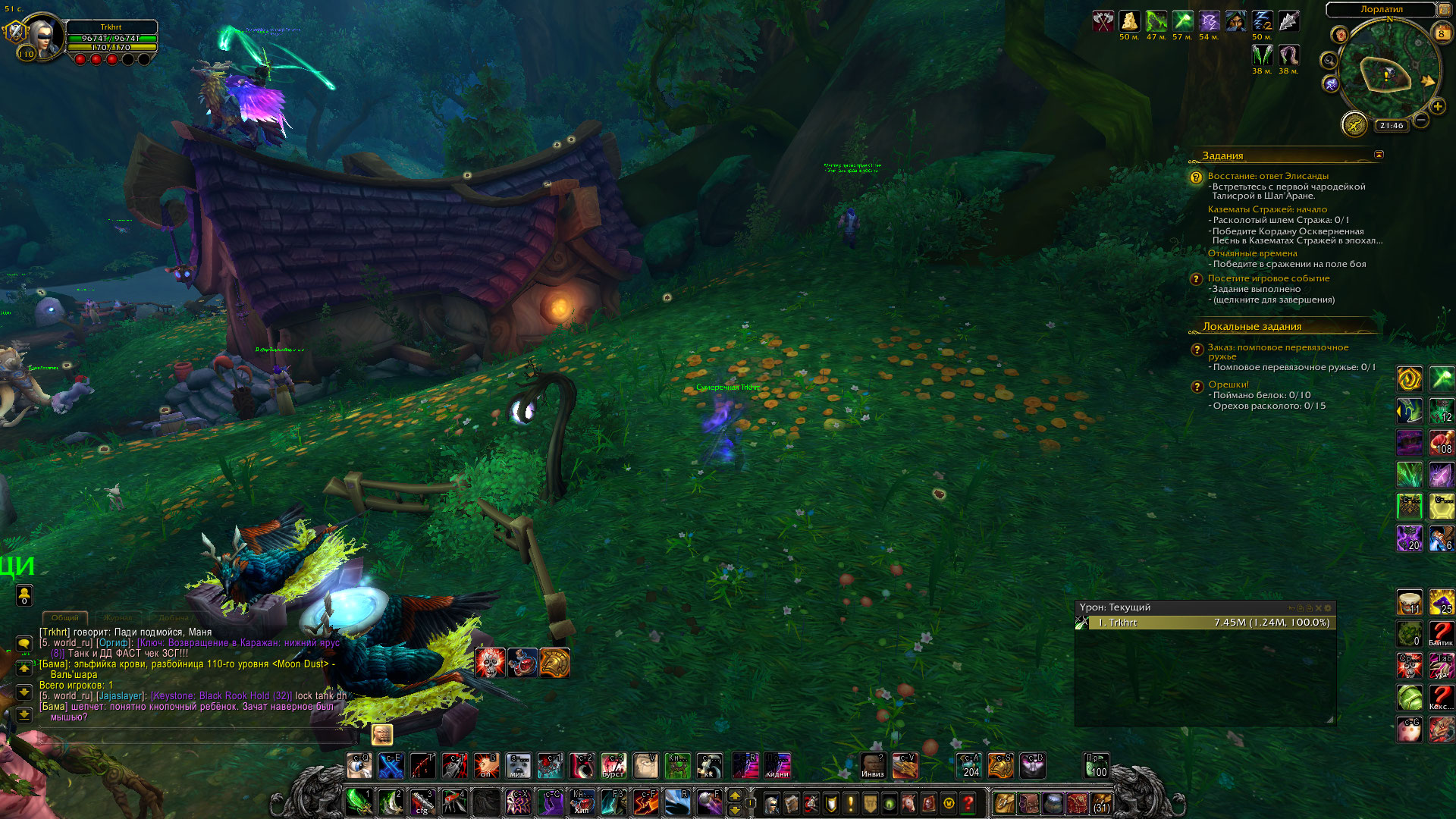Select the world quest Орешки!

click(1228, 384)
